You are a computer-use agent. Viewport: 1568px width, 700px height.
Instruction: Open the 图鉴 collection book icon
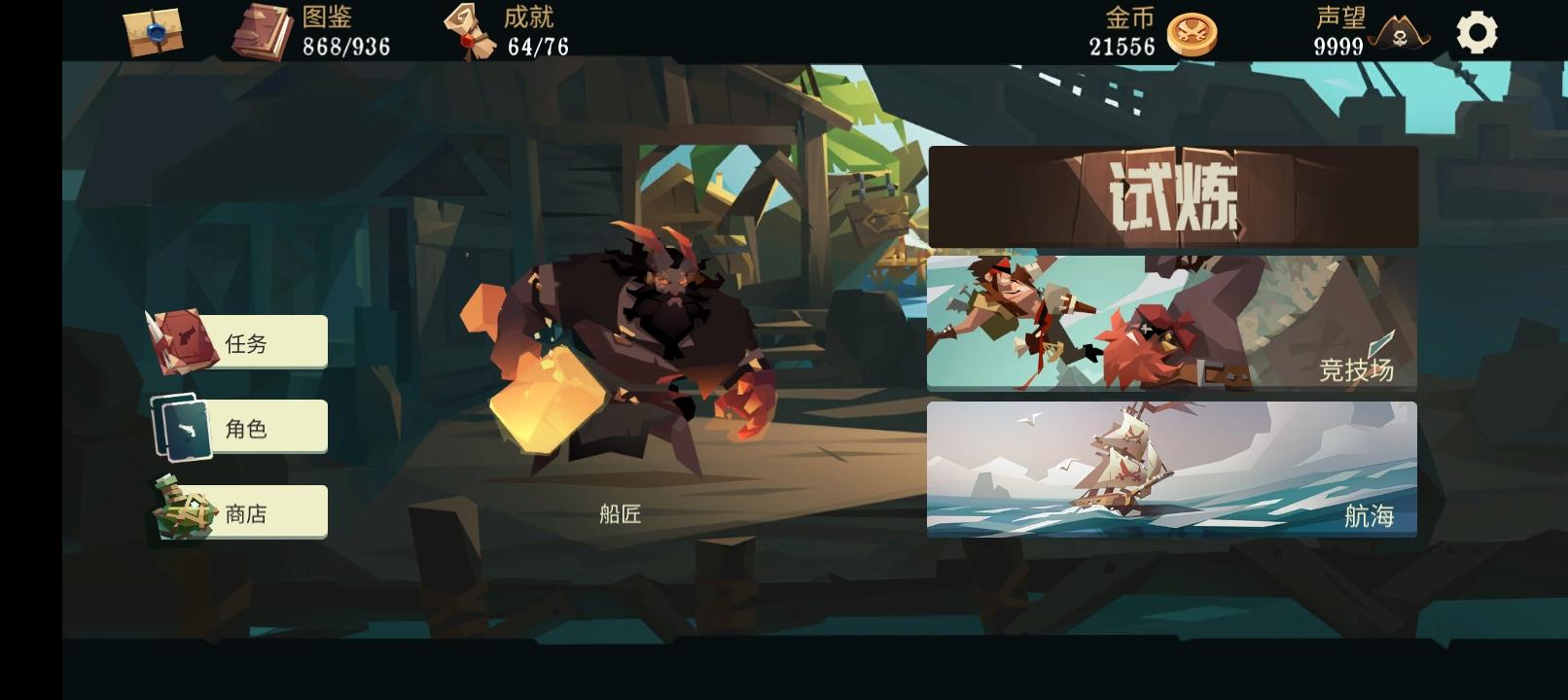tap(263, 29)
